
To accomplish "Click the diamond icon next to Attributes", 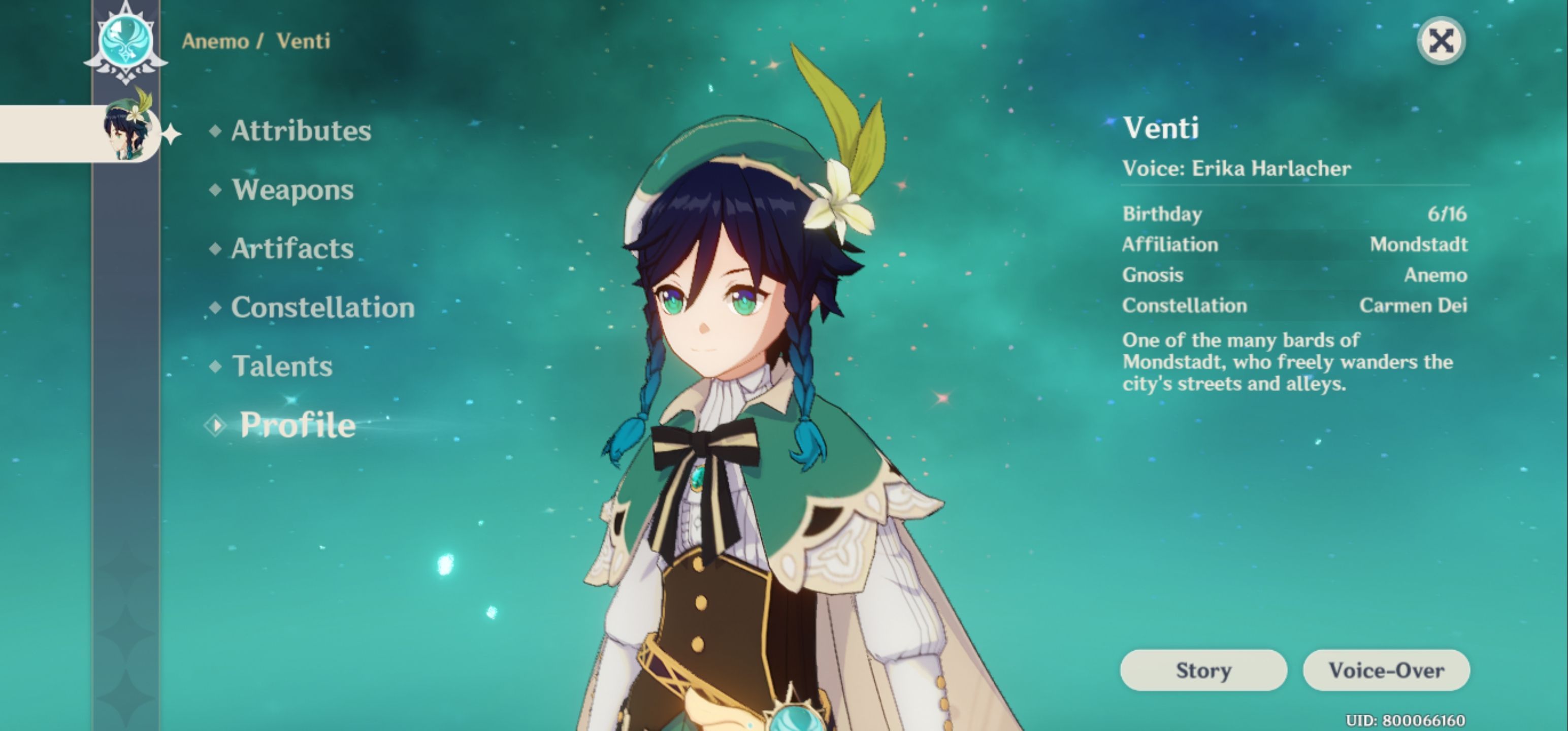I will coord(216,130).
